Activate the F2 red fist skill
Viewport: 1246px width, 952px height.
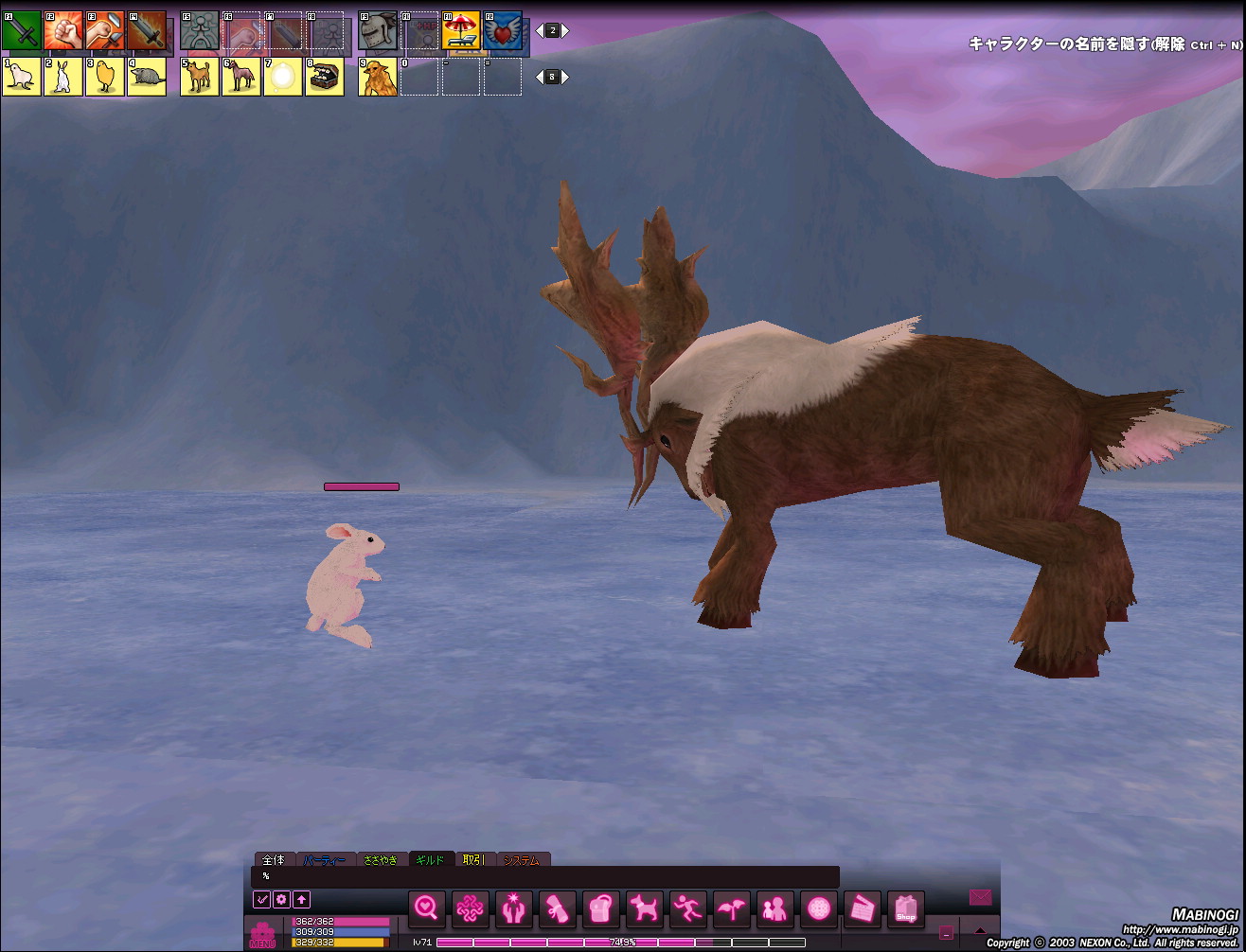coord(63,30)
